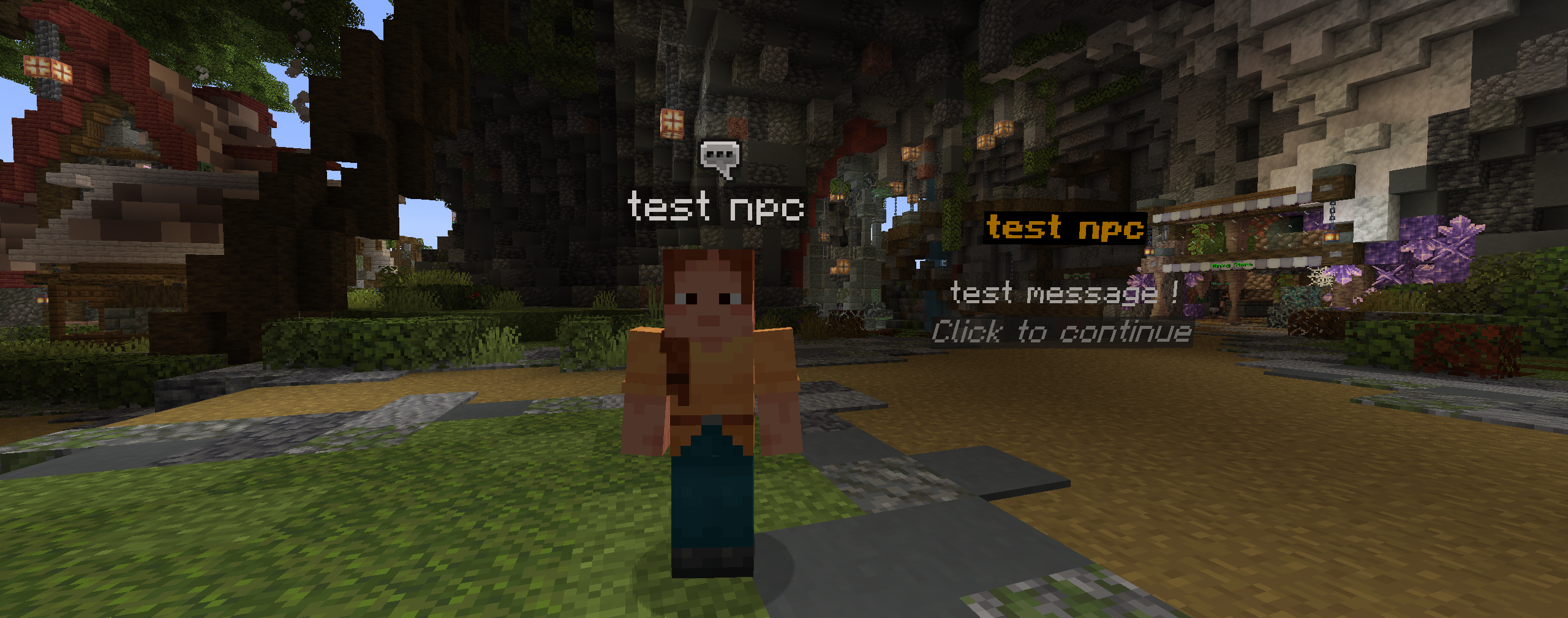Click the purple X-shaped flower on the right
Image resolution: width=1568 pixels, height=618 pixels.
coord(1450,247)
